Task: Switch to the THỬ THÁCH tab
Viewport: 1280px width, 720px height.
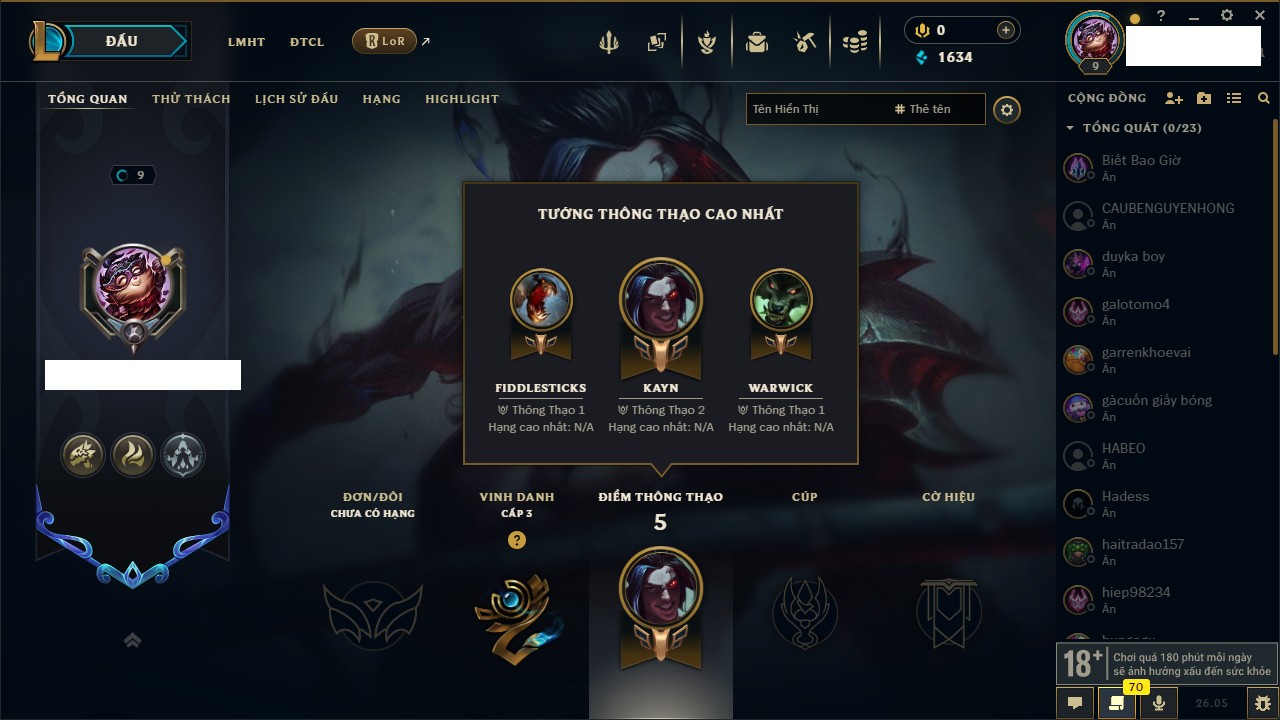Action: pos(191,99)
